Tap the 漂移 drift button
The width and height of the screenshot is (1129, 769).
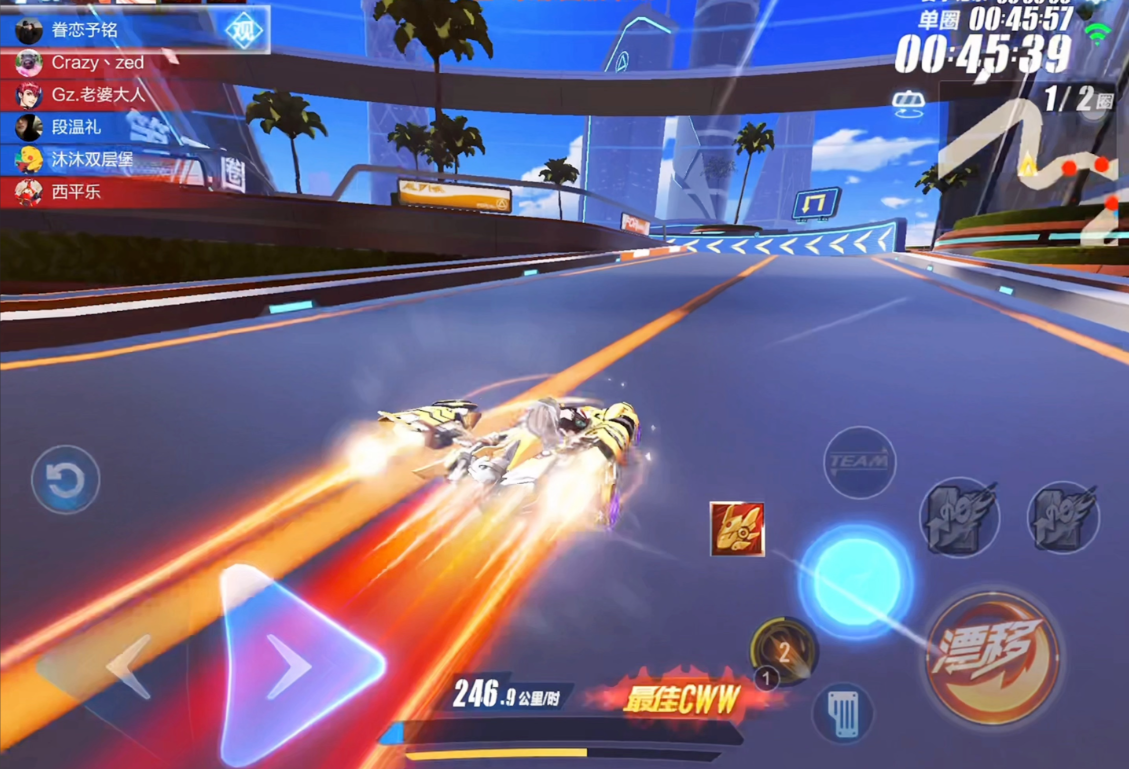pos(992,656)
